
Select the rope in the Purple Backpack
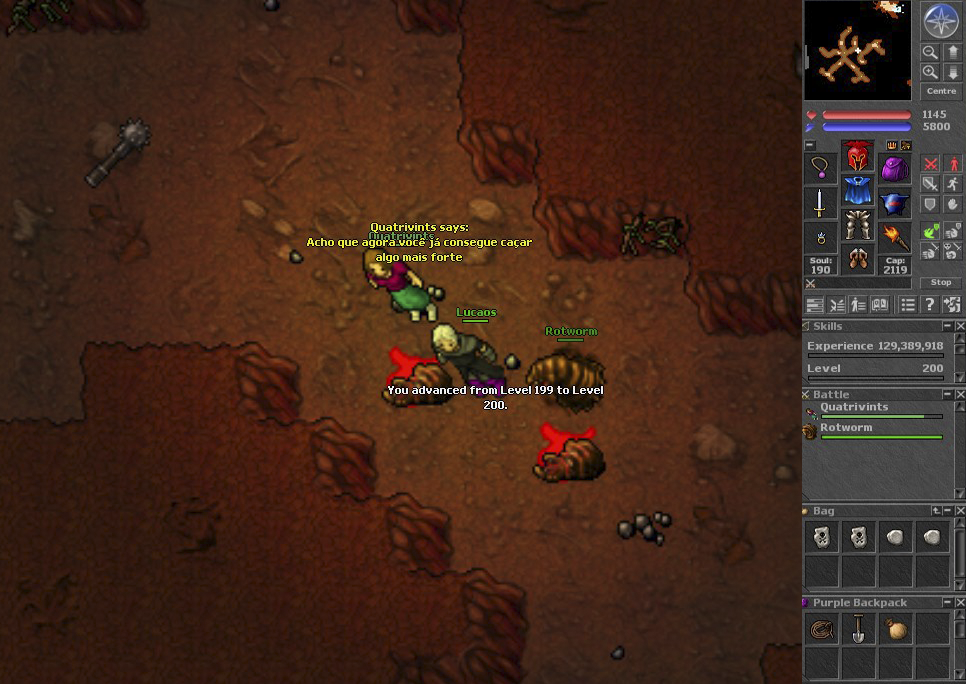(820, 630)
